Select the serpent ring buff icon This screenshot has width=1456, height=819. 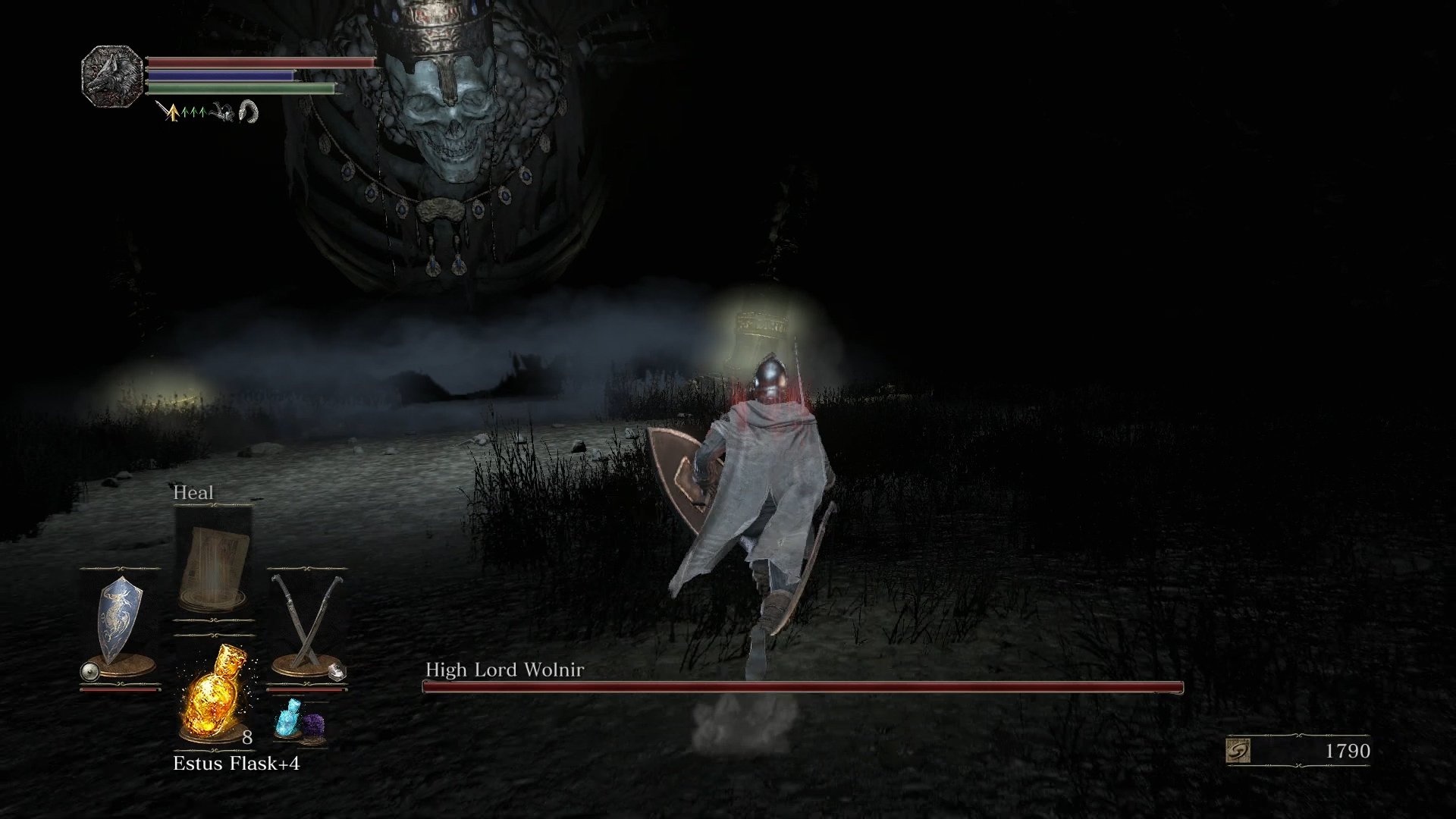pos(249,112)
